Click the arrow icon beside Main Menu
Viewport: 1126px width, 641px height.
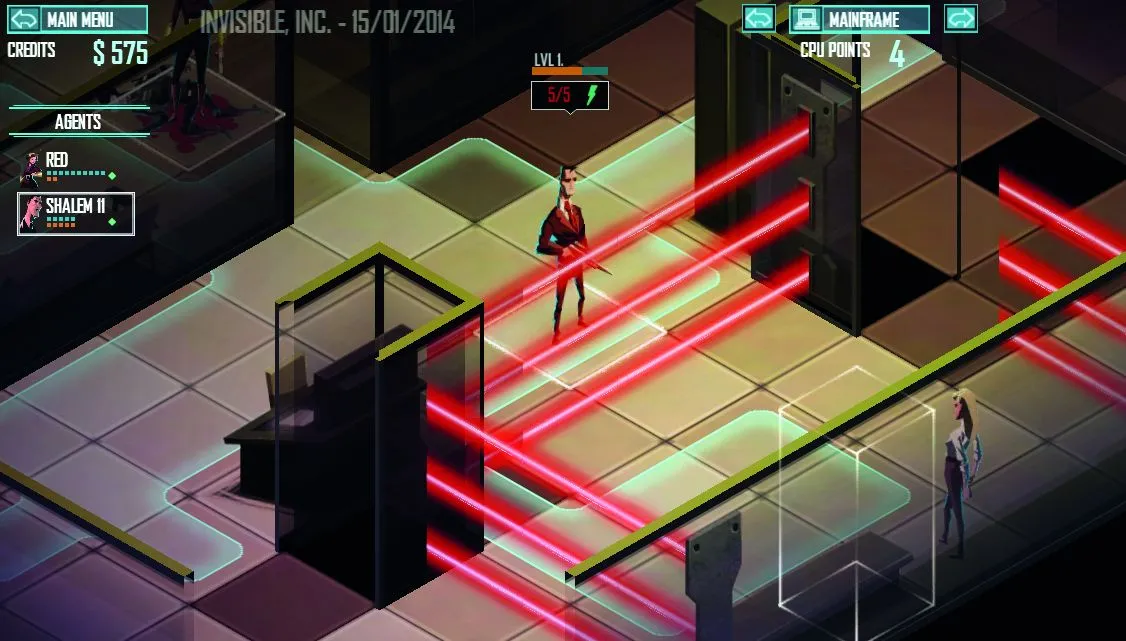22,19
